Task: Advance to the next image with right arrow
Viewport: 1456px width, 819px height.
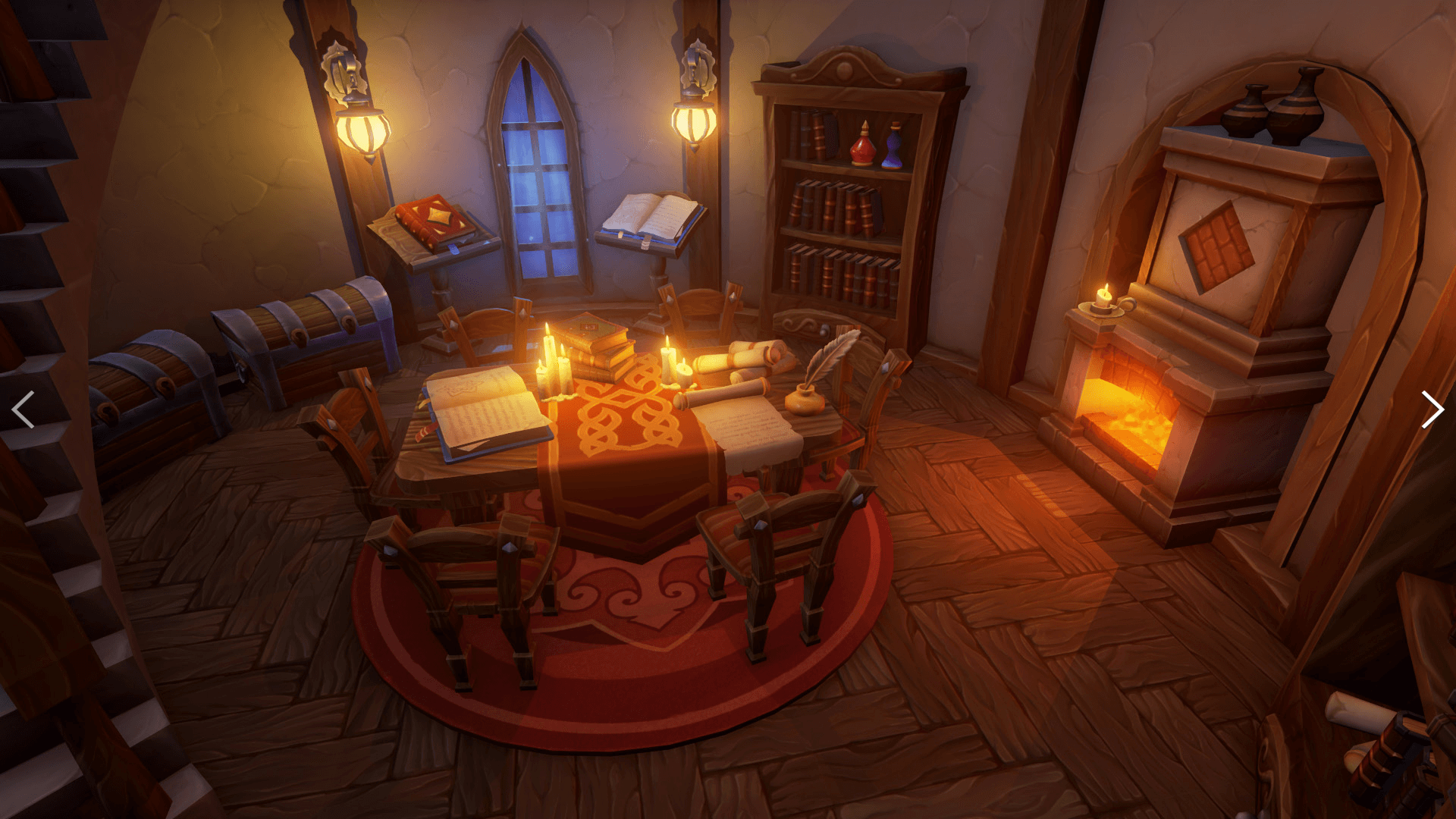Action: [1431, 409]
